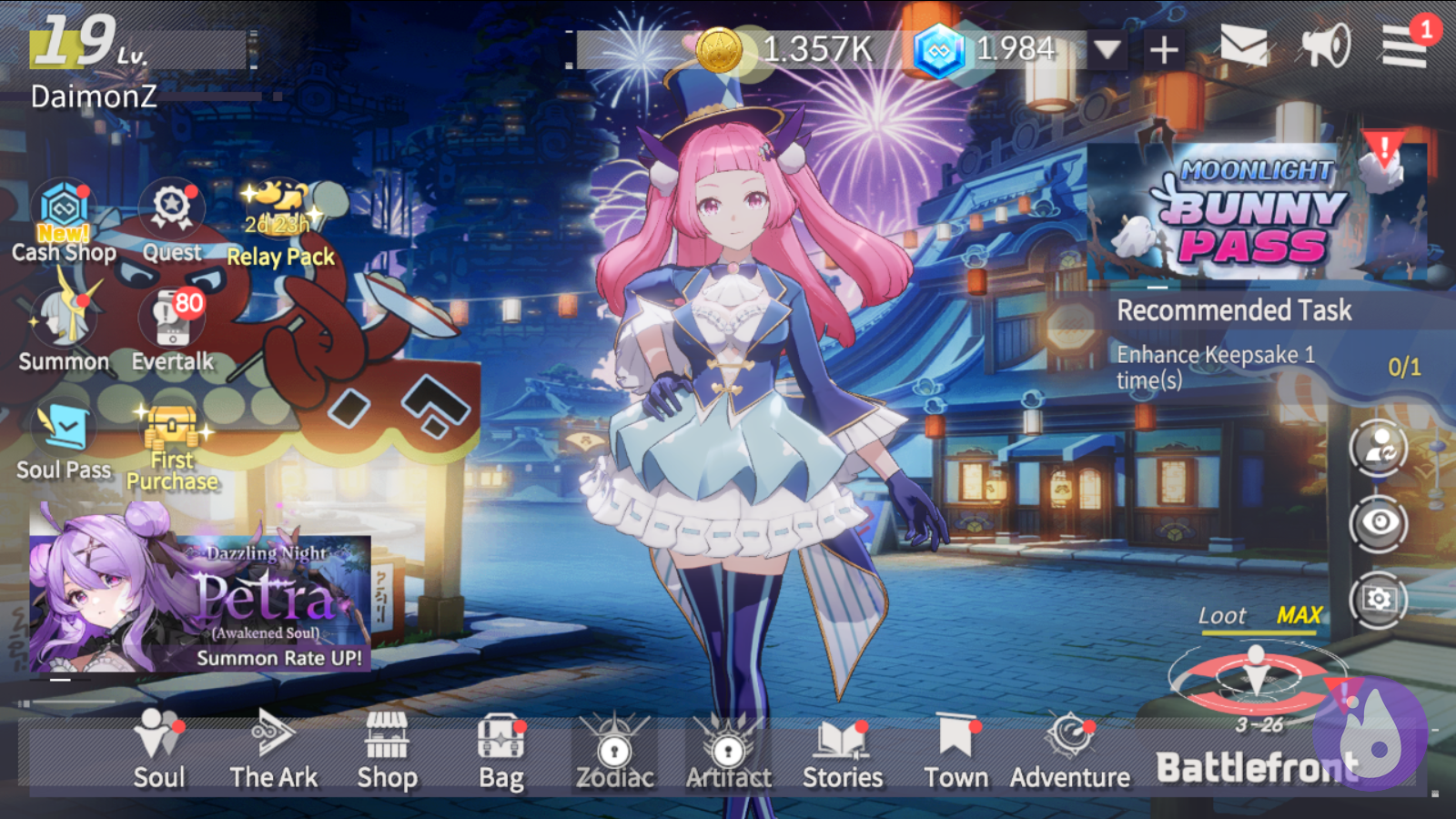Enter The Ark
Viewport: 1456px width, 819px height.
tap(273, 751)
